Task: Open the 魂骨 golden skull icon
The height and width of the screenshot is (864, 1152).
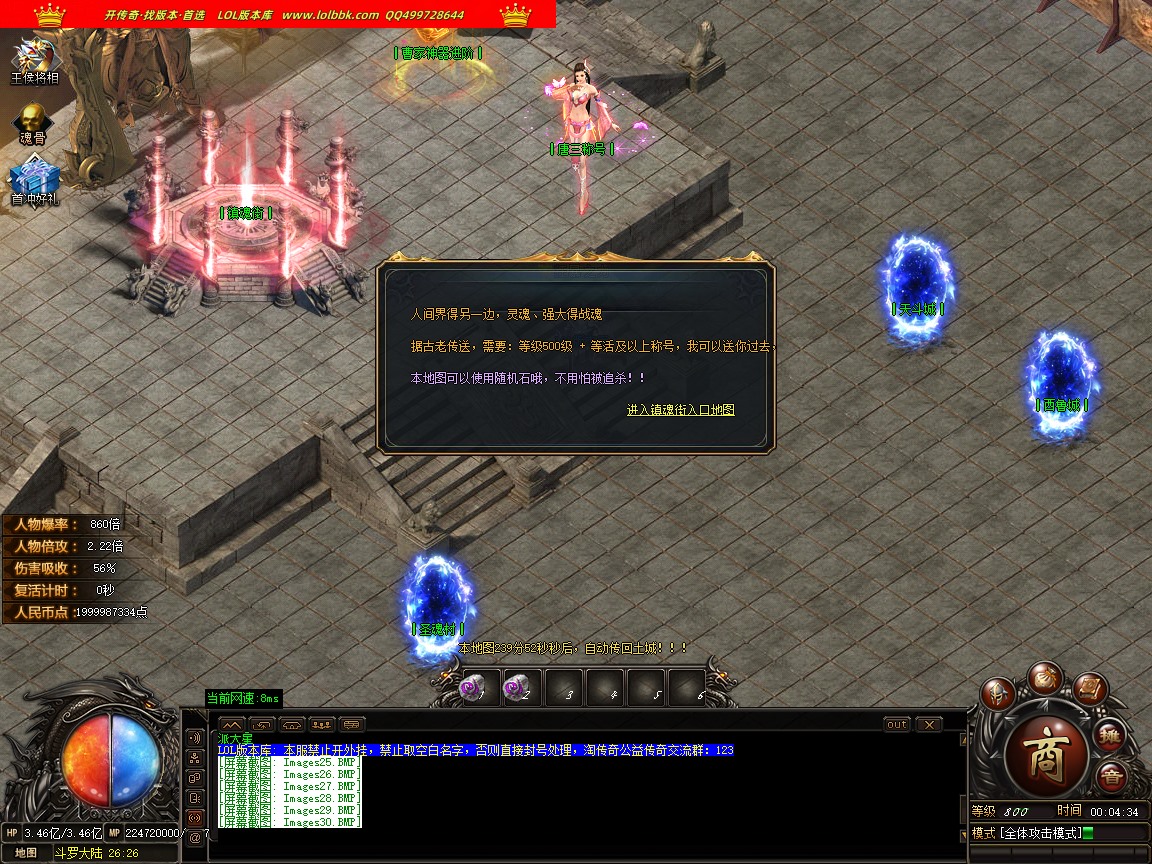Action: (33, 120)
